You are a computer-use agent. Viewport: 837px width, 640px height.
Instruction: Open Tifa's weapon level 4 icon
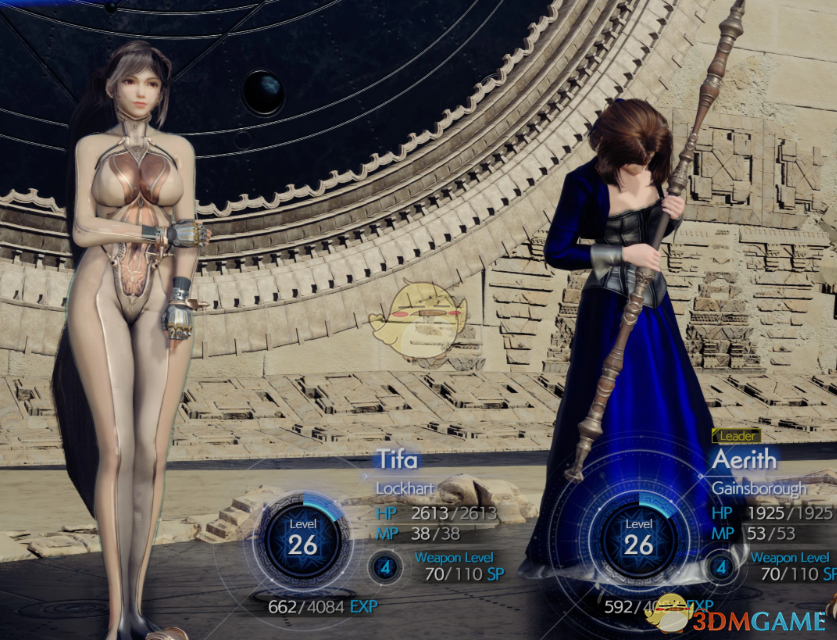pyautogui.click(x=385, y=568)
